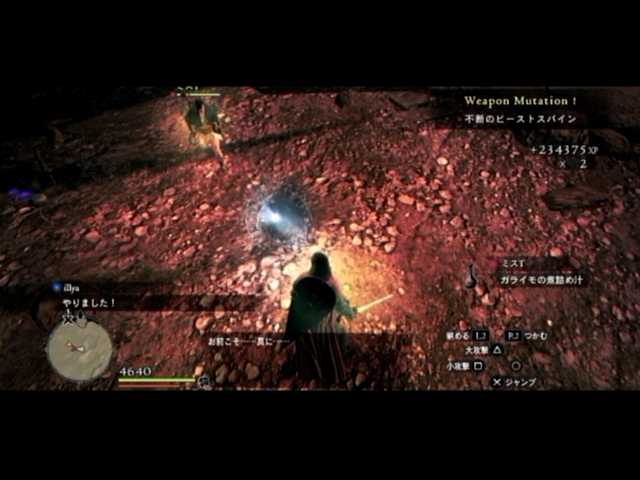The width and height of the screenshot is (640, 480).
Task: Select the illya pawn name tag
Action: (x=68, y=287)
